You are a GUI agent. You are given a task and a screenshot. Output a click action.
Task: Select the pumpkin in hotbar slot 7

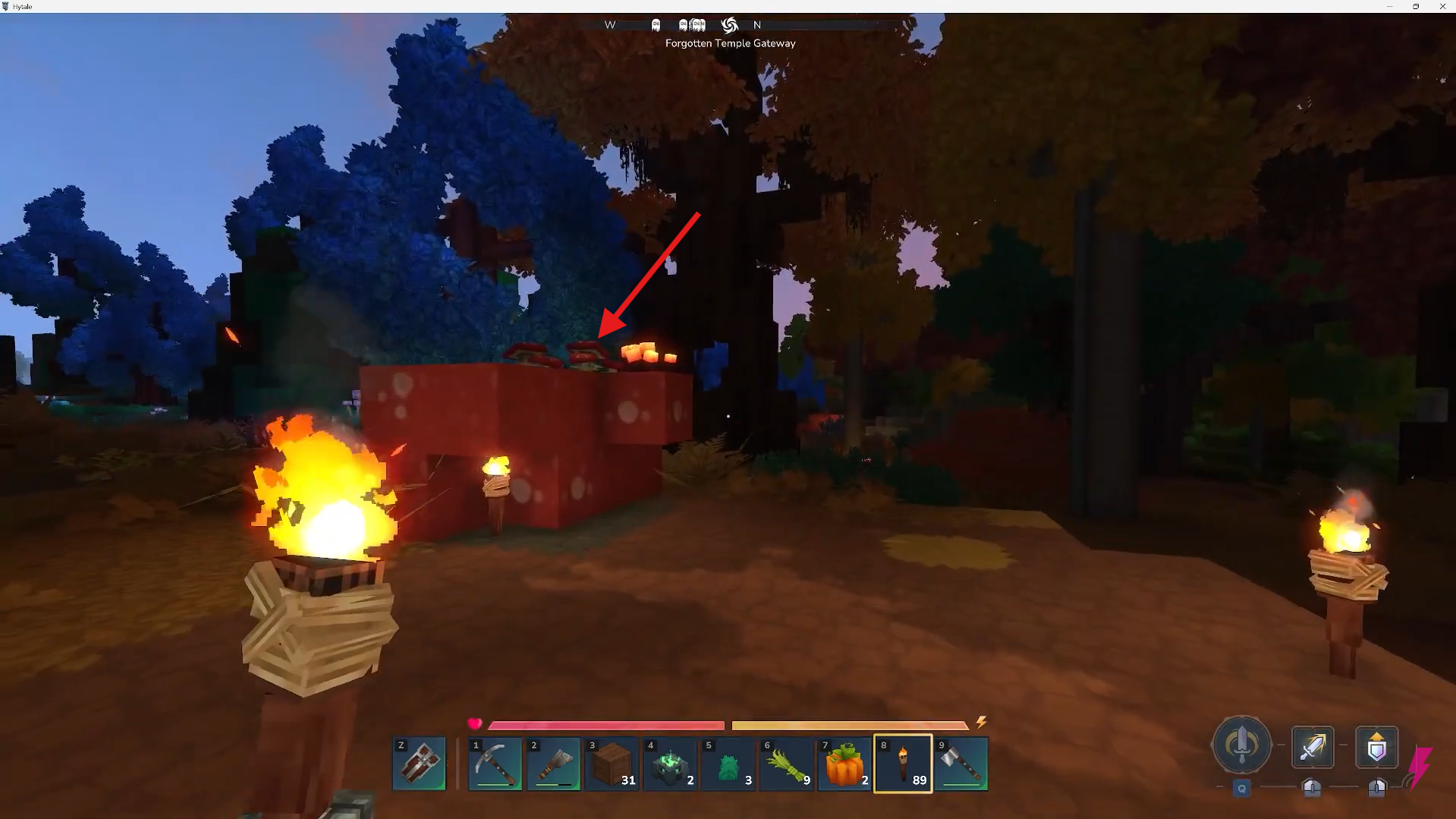[844, 764]
